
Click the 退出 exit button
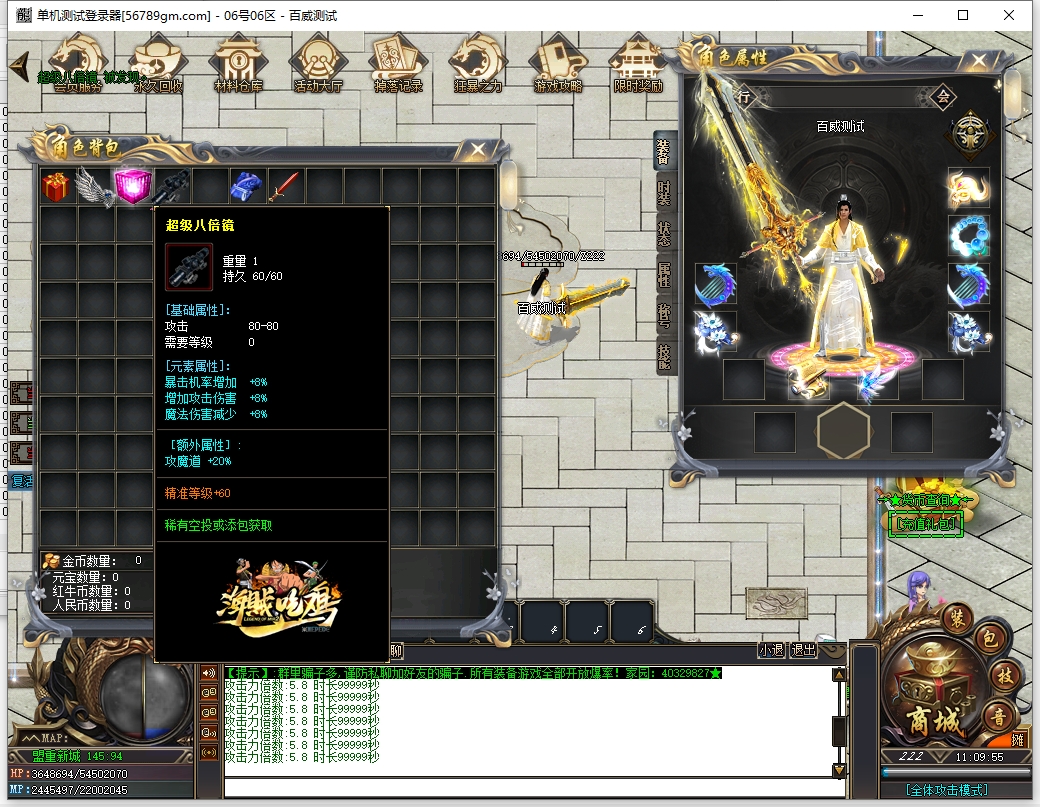pos(803,650)
